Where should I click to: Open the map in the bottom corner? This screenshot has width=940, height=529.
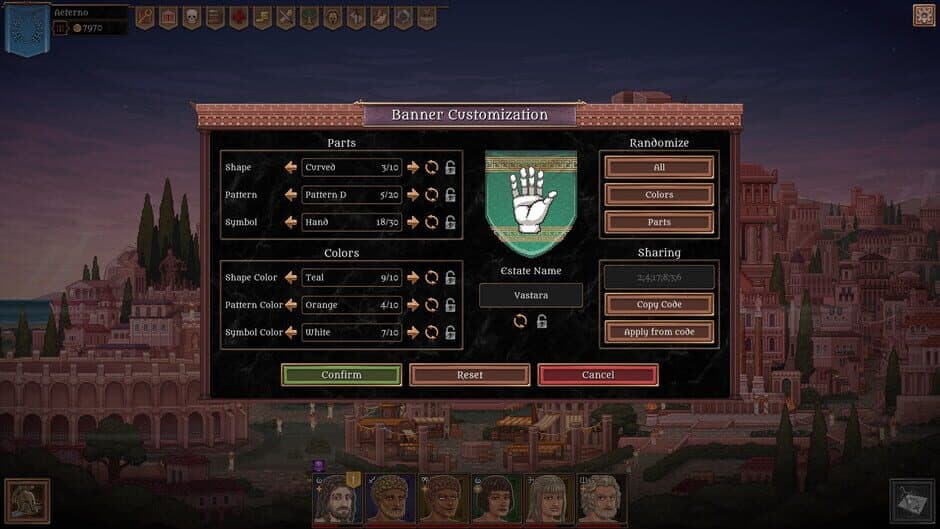pyautogui.click(x=910, y=500)
